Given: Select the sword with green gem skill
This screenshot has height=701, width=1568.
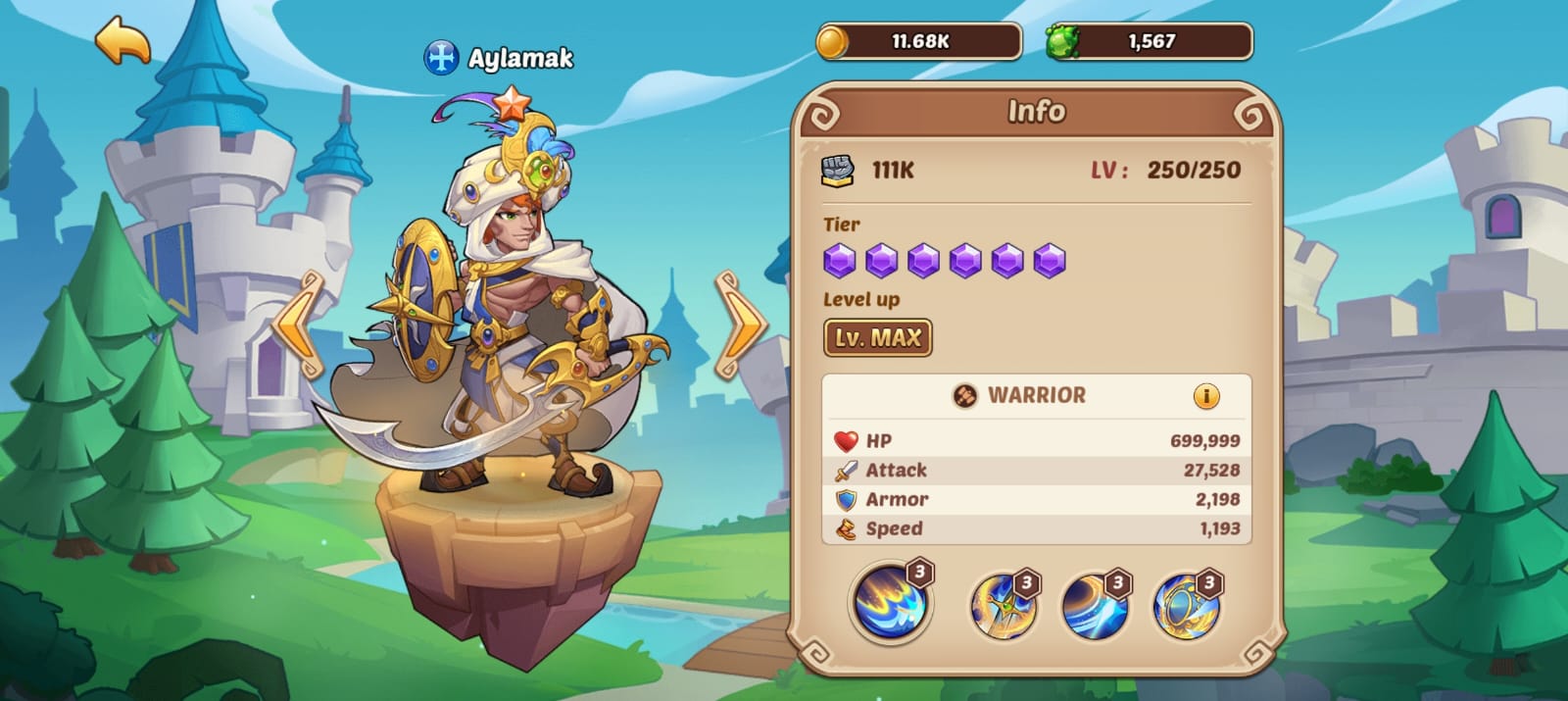Looking at the screenshot, I should point(1003,605).
